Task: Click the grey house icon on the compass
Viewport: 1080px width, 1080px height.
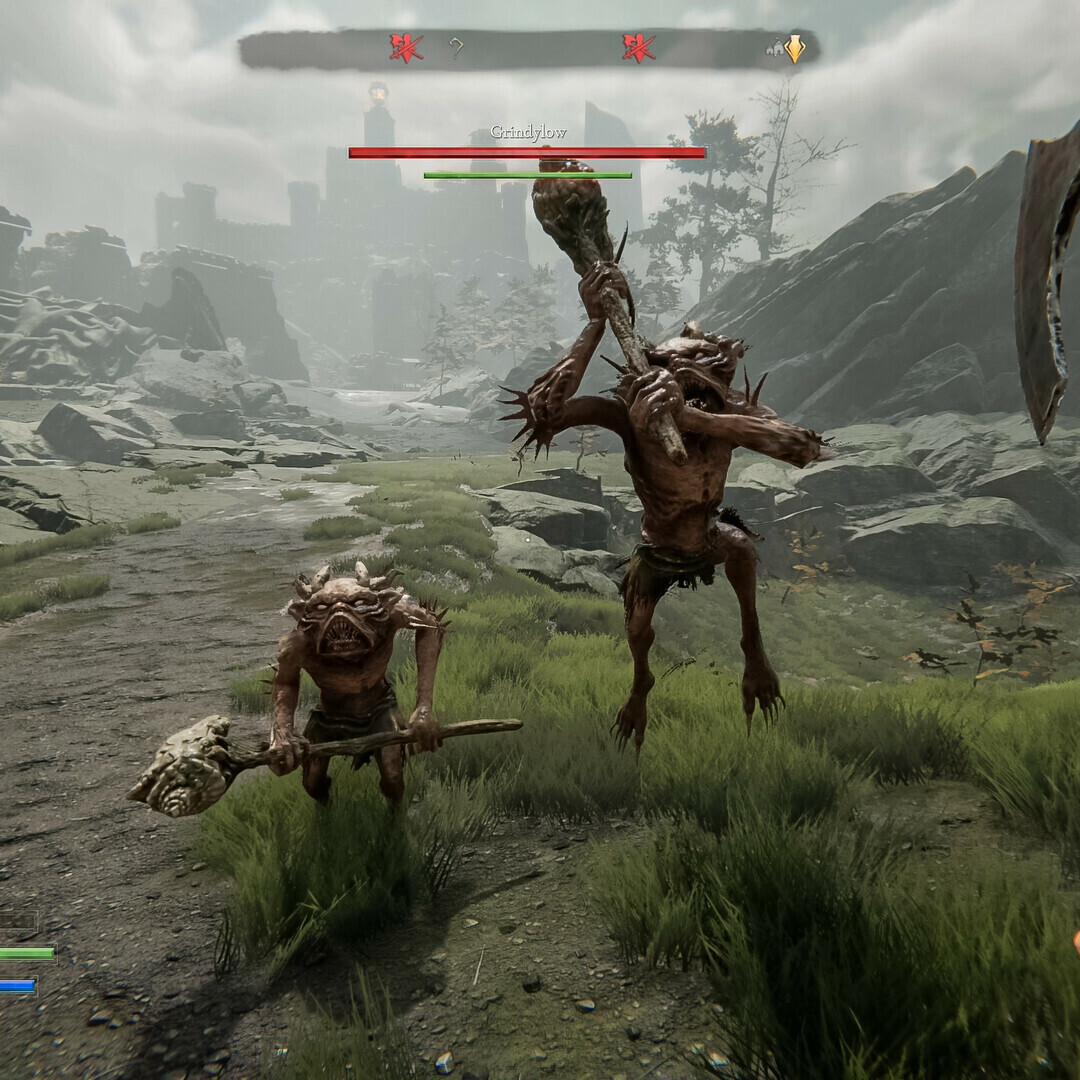Action: [775, 46]
